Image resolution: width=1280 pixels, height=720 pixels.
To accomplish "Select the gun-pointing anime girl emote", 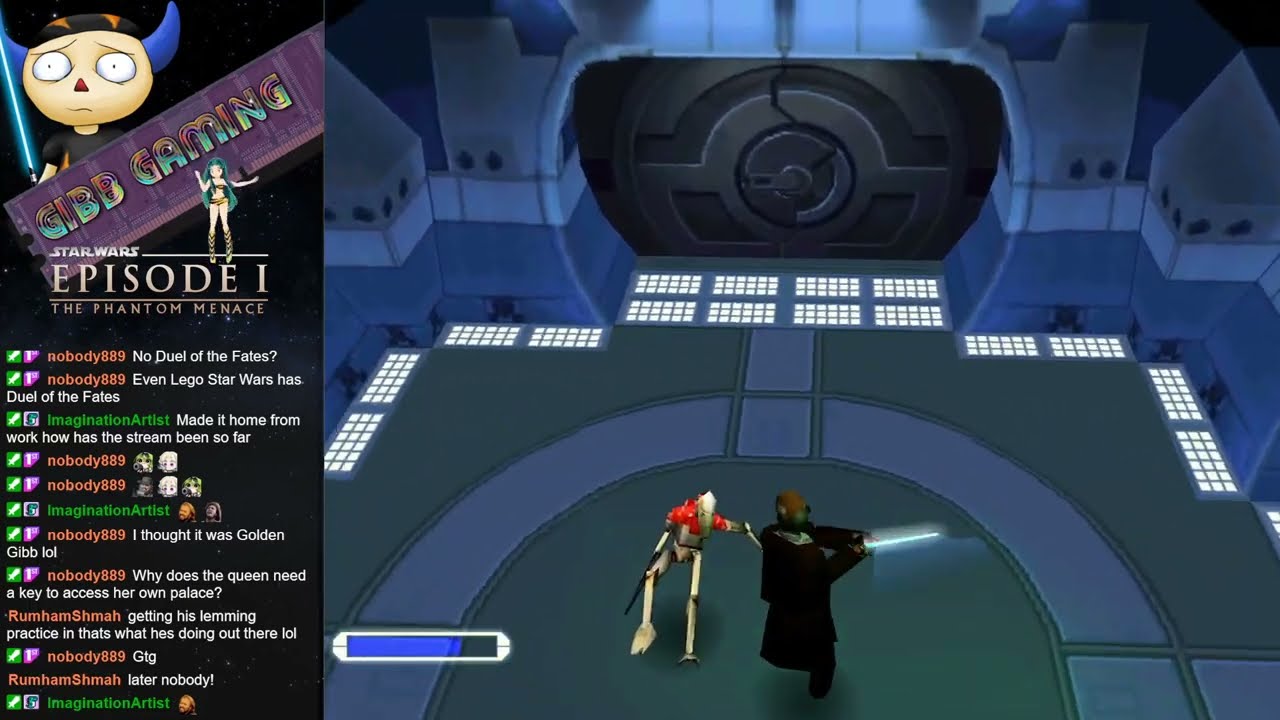I will (x=143, y=460).
